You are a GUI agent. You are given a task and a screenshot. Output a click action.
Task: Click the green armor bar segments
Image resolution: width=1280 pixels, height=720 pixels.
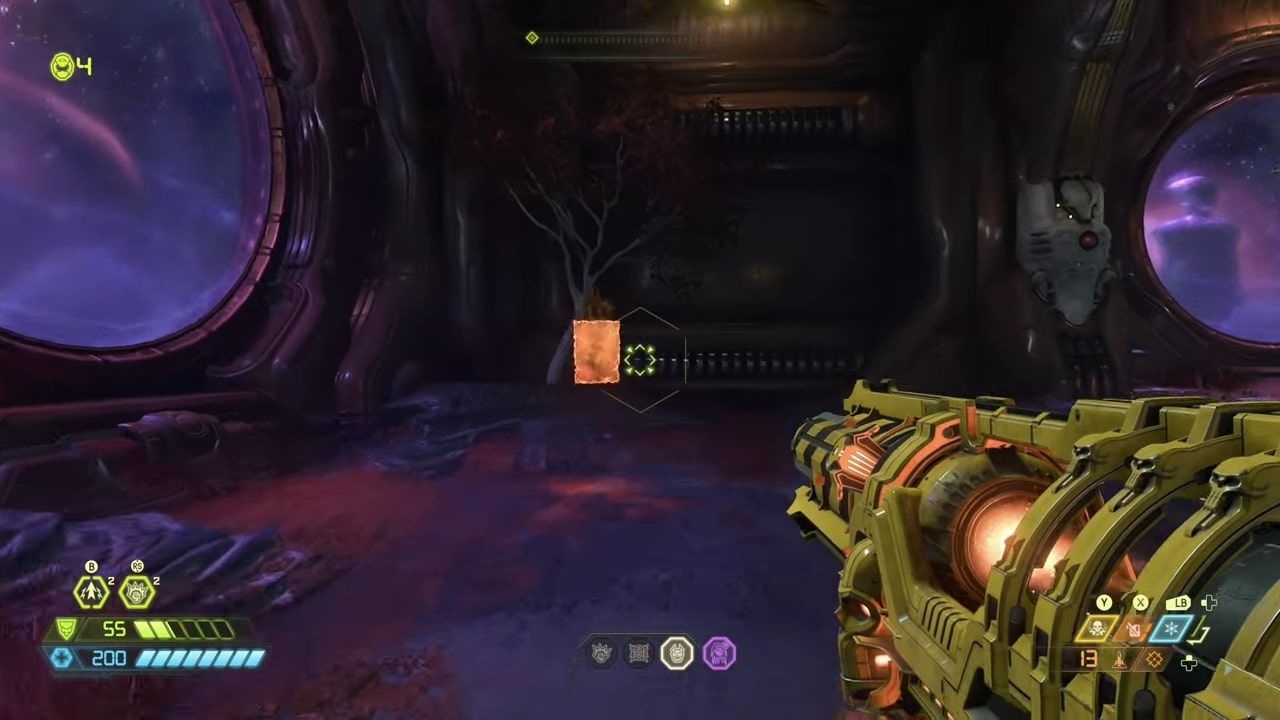coord(186,629)
